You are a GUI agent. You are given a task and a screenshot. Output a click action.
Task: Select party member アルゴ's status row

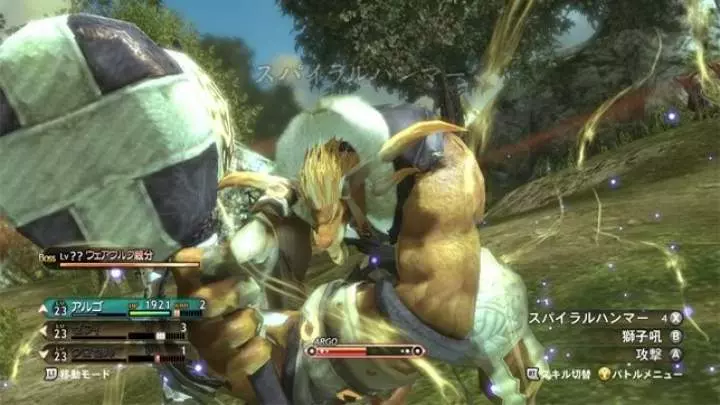[x=120, y=308]
